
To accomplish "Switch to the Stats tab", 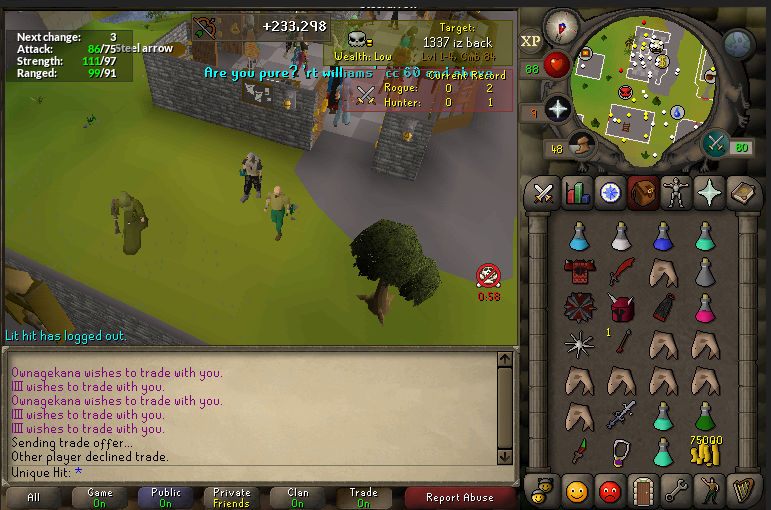I will pyautogui.click(x=576, y=192).
